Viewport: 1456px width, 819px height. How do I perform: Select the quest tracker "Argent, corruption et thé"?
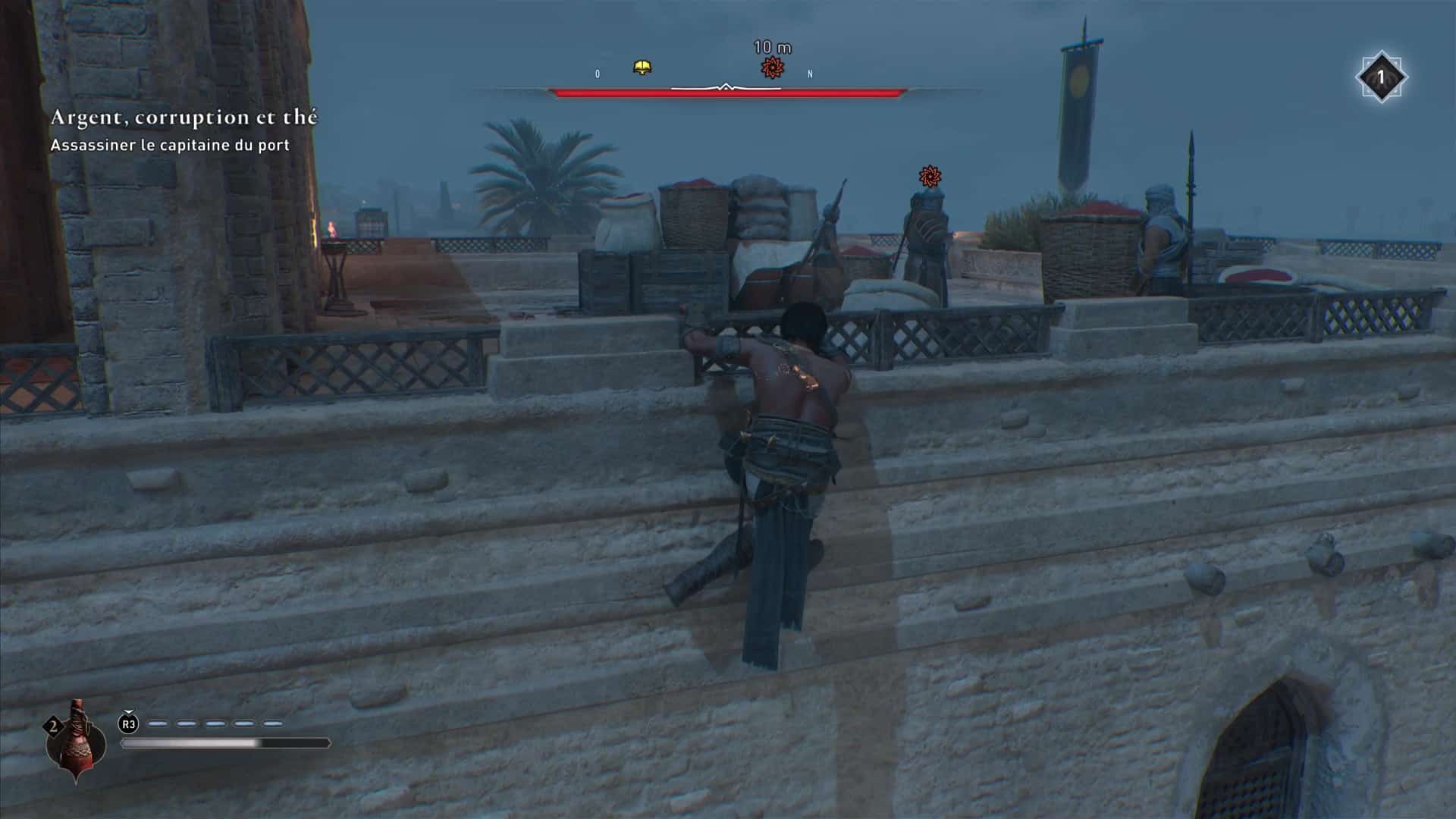tap(184, 118)
